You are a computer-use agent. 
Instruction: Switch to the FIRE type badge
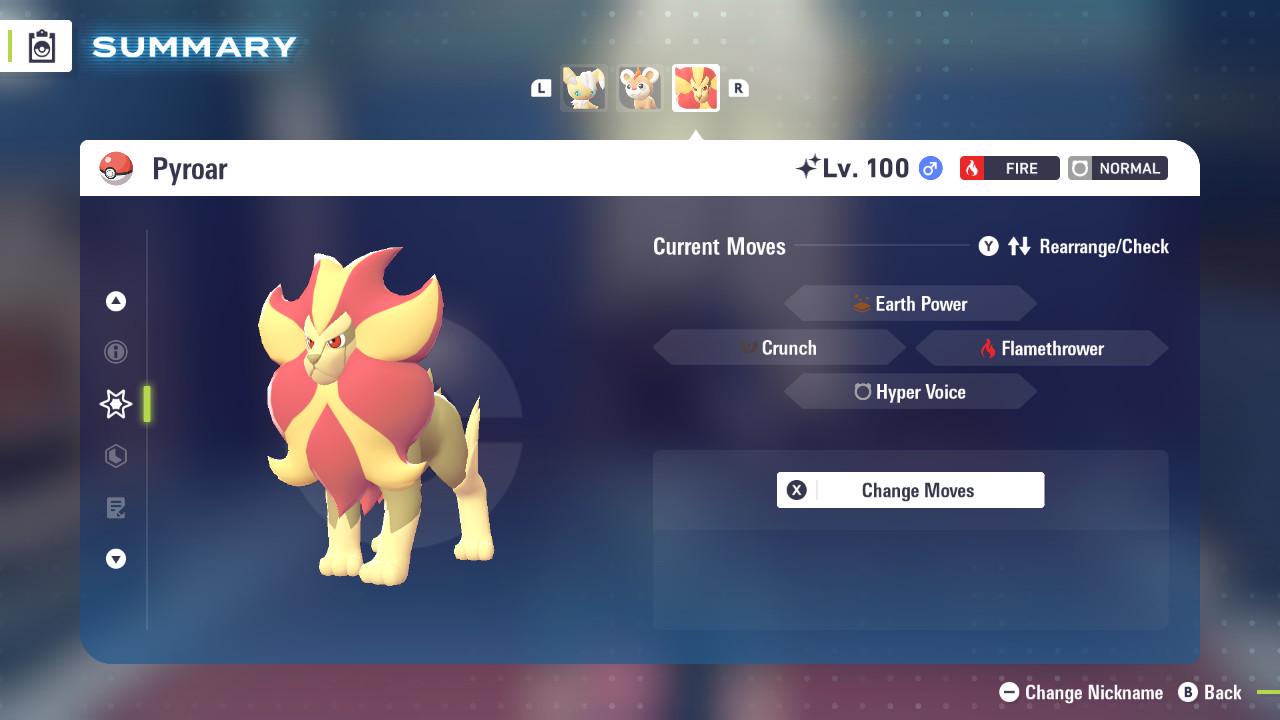pos(1009,168)
